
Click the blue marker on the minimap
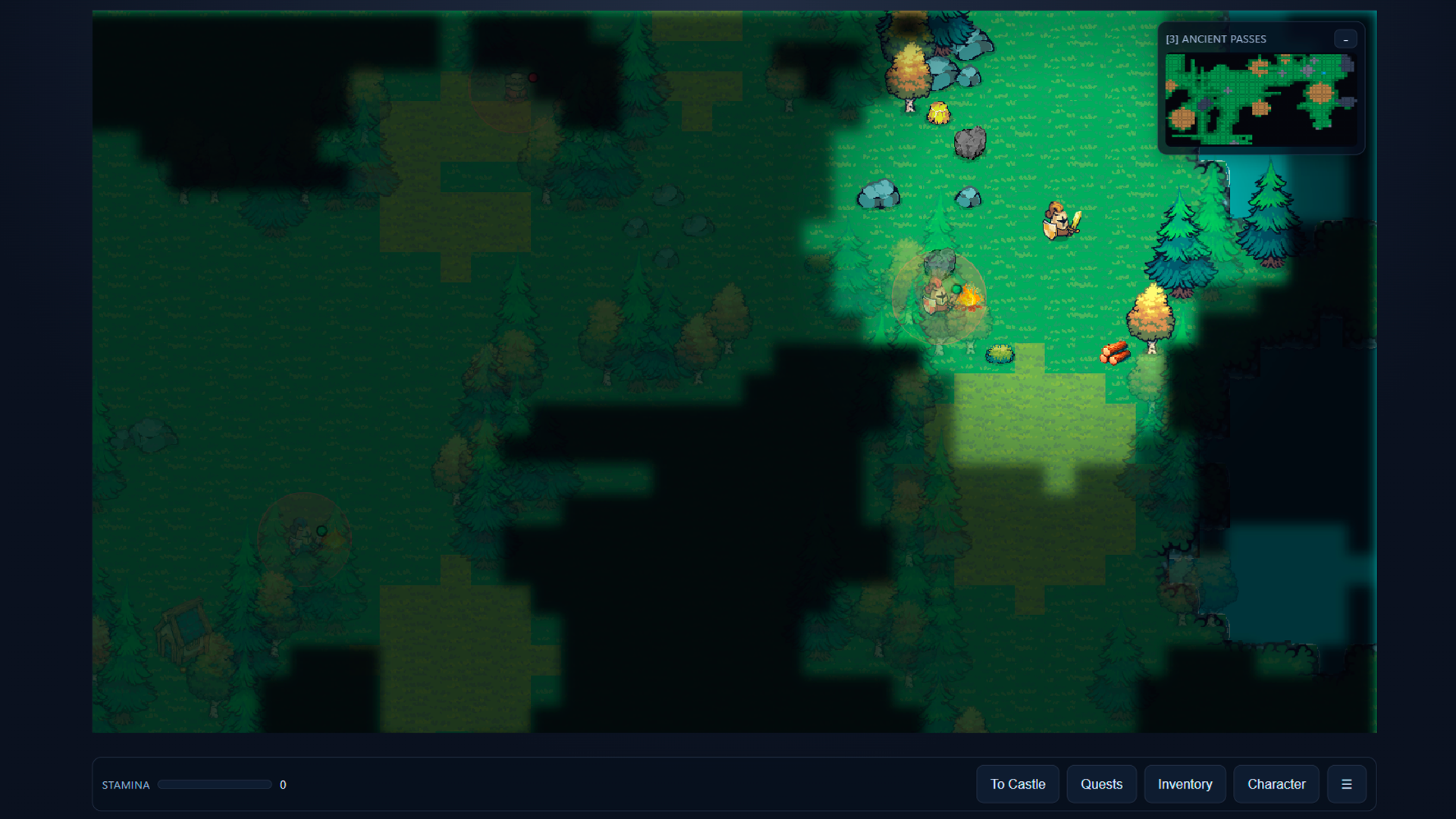(x=1324, y=73)
